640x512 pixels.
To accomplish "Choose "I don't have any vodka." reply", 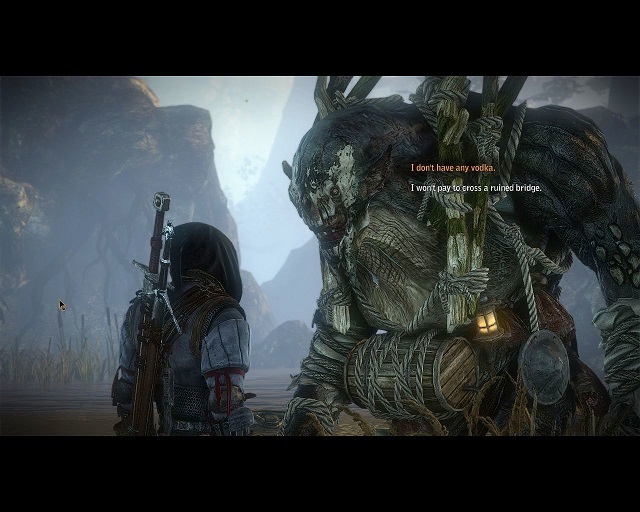I will (x=452, y=168).
